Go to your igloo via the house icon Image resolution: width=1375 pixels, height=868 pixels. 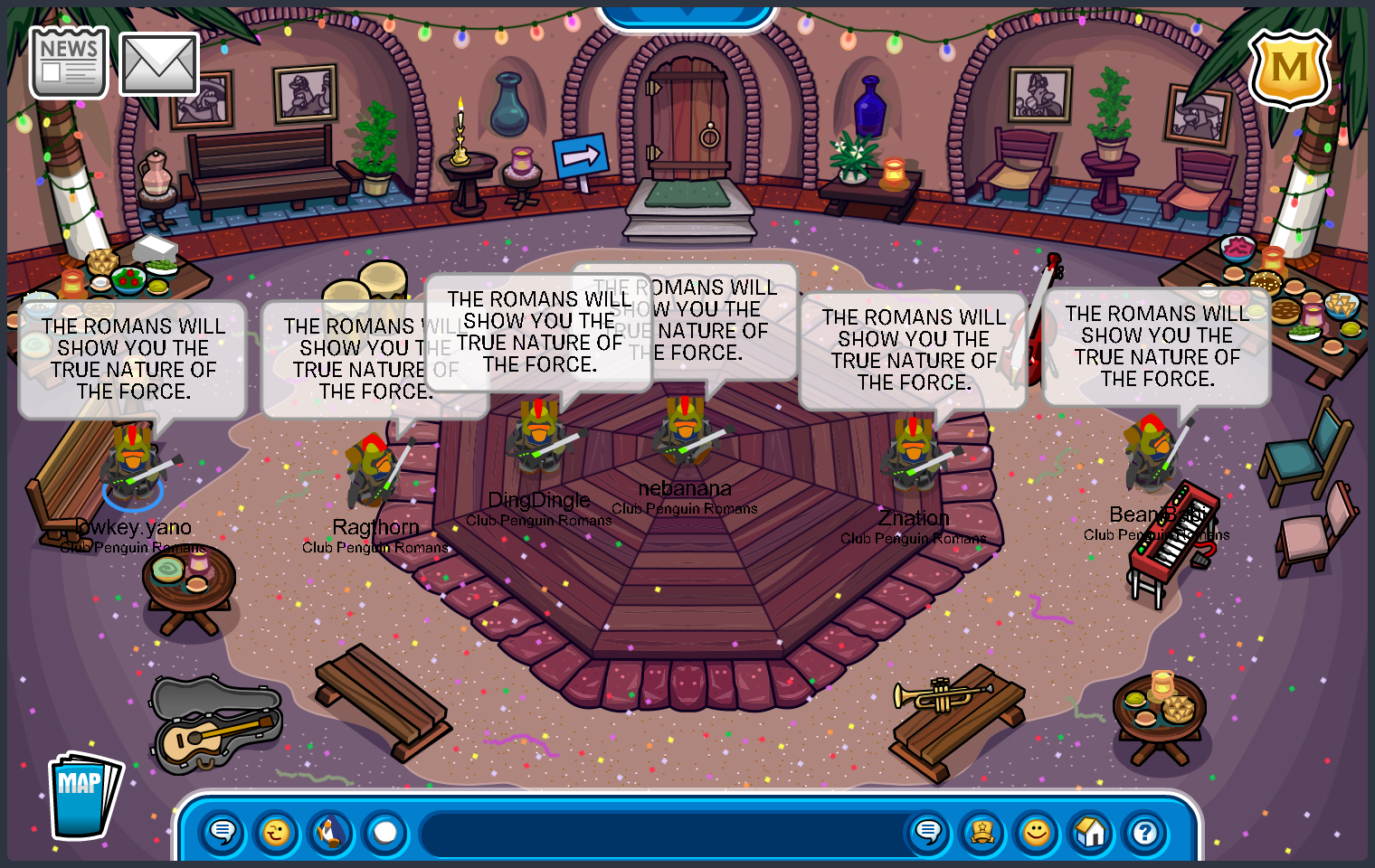(x=1091, y=832)
